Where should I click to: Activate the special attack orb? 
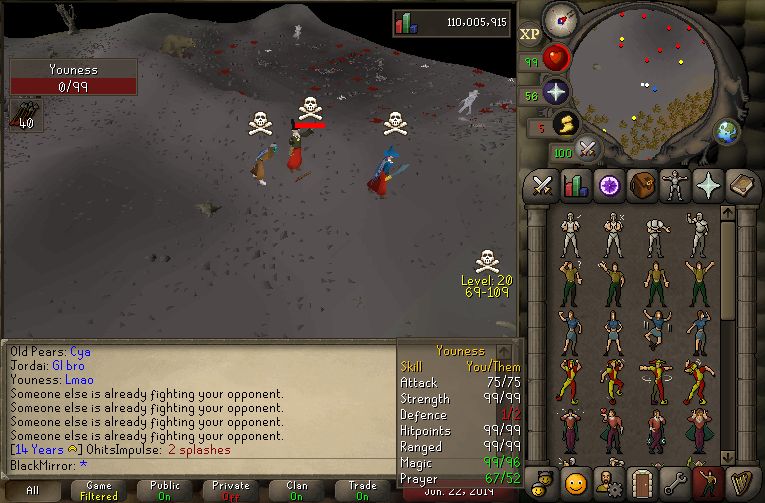(x=588, y=150)
